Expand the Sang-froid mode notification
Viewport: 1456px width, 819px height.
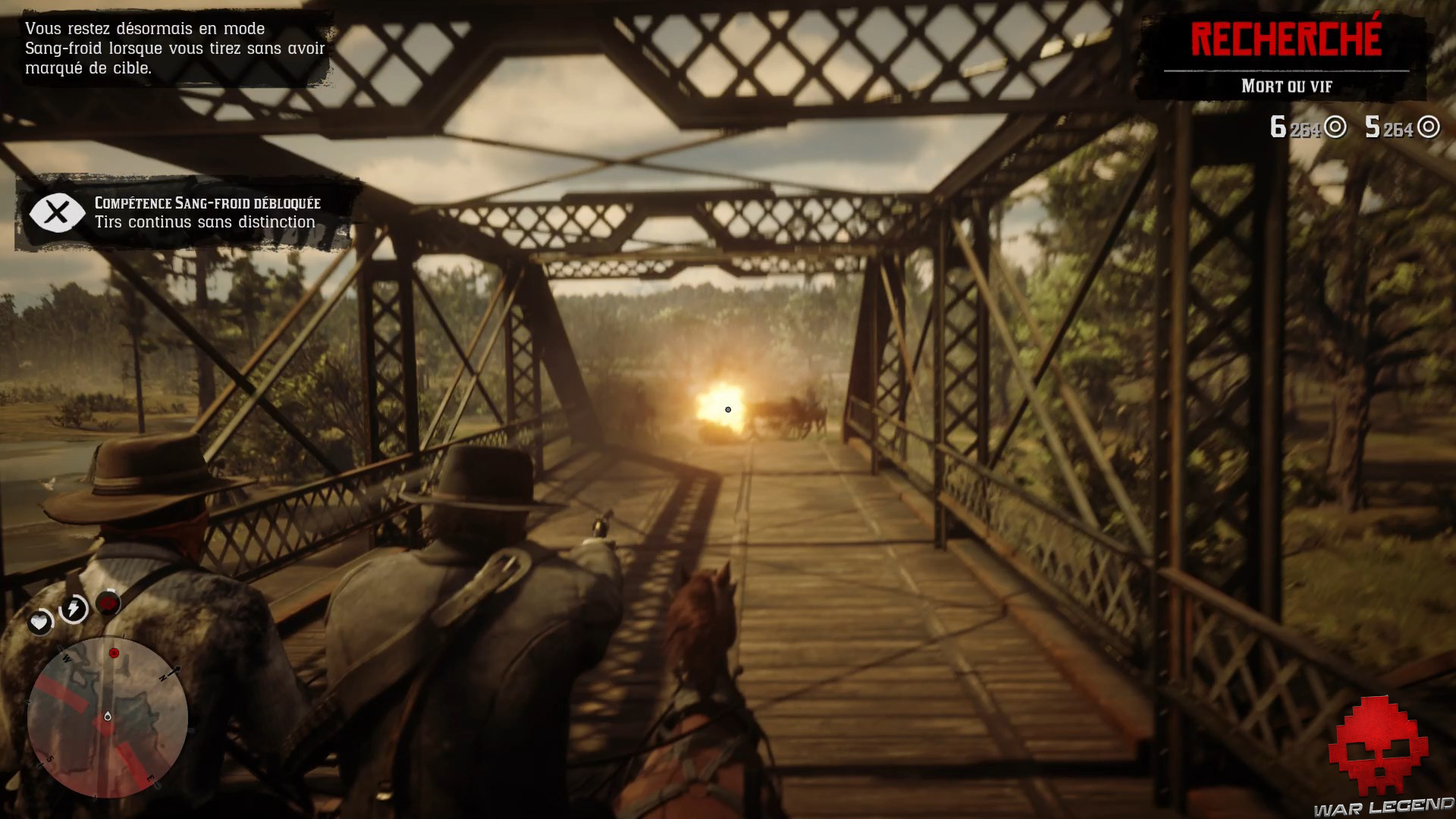coord(176,48)
